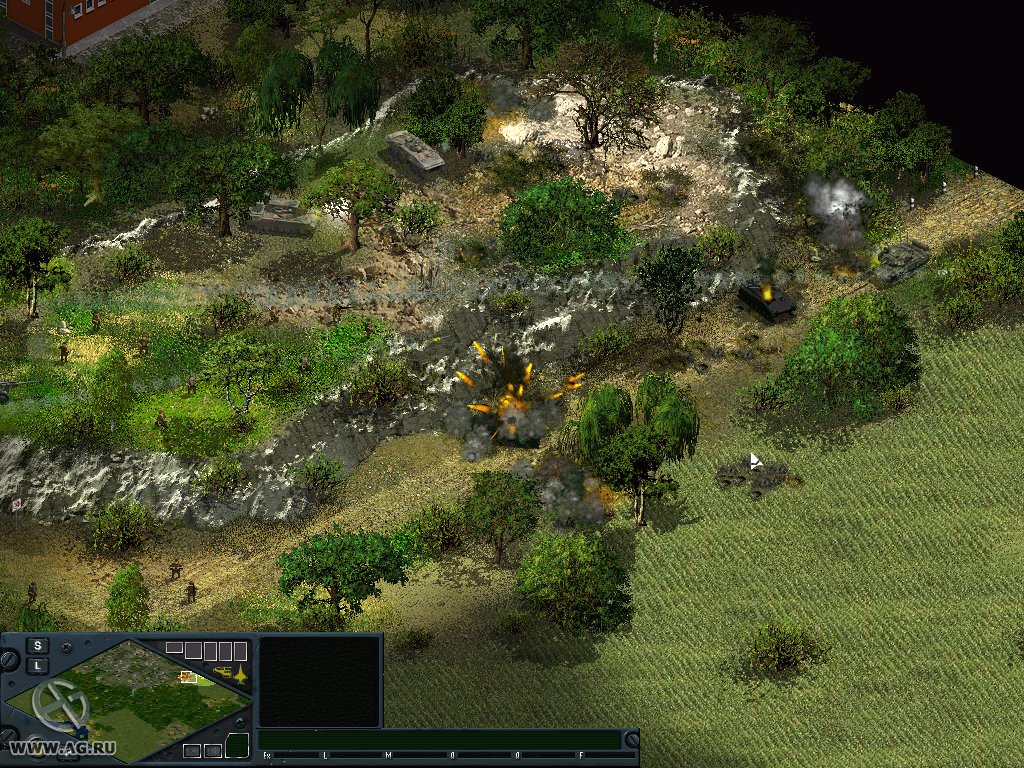
Task: Click the L button below S
Action: [x=37, y=665]
